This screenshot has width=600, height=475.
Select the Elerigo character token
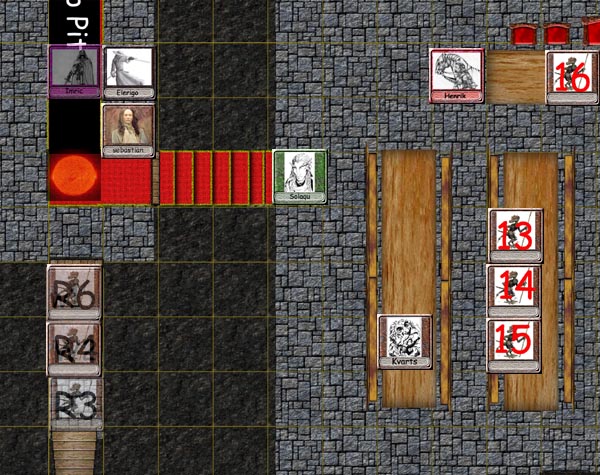coord(128,72)
